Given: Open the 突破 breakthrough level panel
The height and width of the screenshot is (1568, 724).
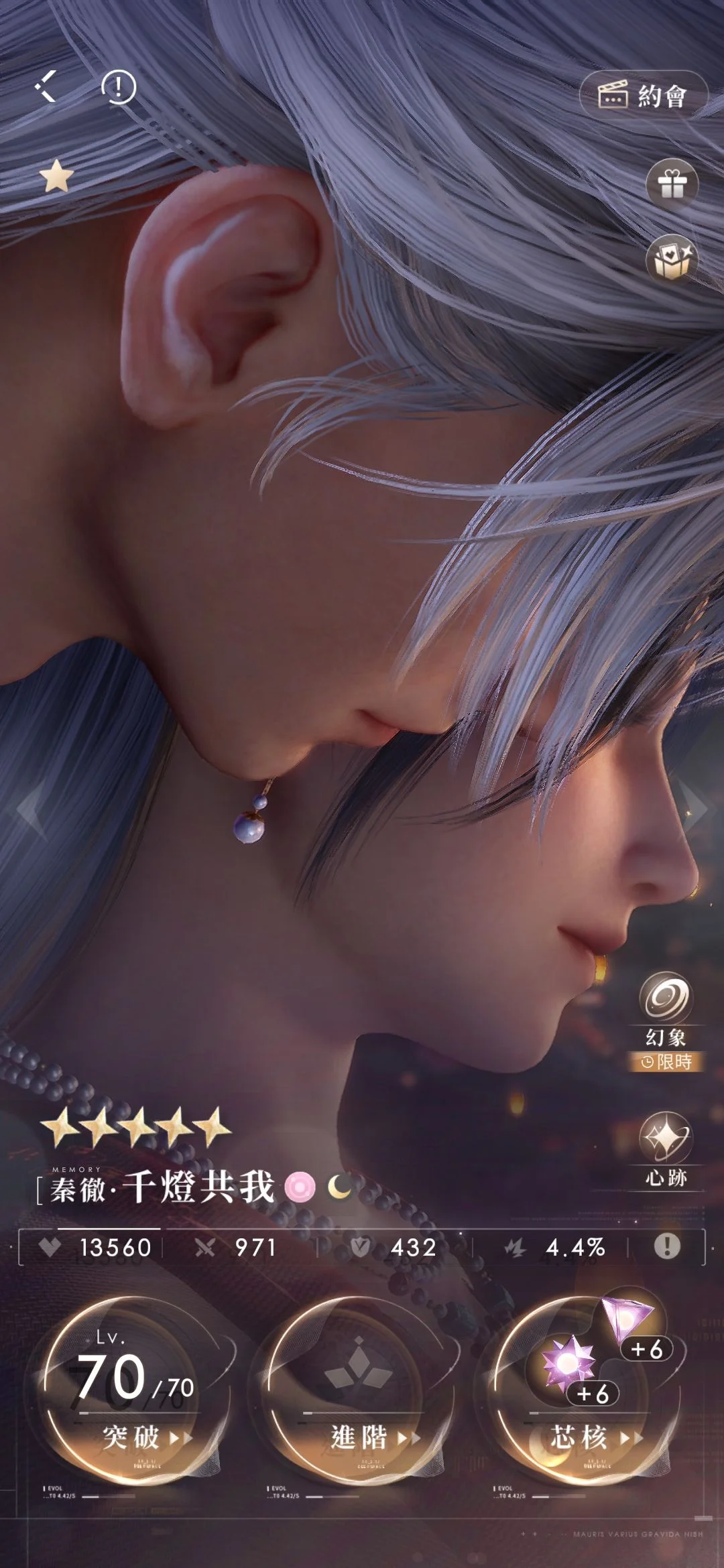Looking at the screenshot, I should (132, 1386).
